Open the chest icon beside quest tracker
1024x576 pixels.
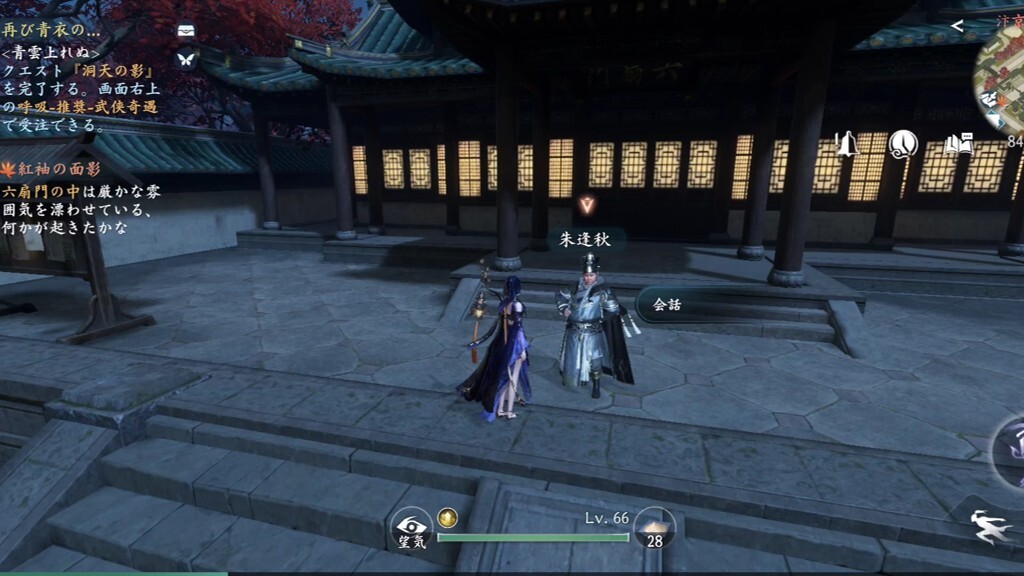tap(186, 31)
